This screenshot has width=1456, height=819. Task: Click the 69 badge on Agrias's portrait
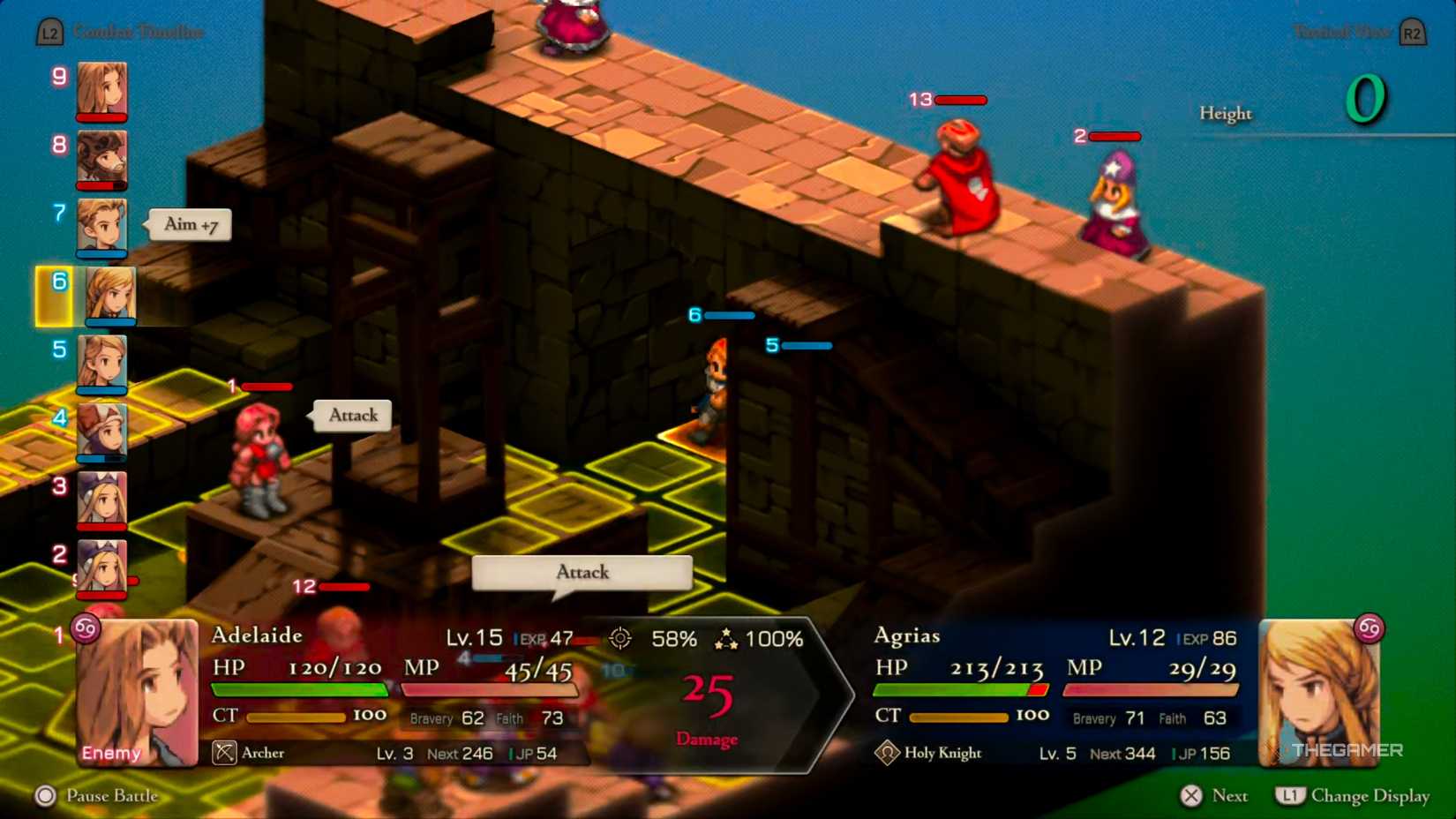pos(1368,628)
